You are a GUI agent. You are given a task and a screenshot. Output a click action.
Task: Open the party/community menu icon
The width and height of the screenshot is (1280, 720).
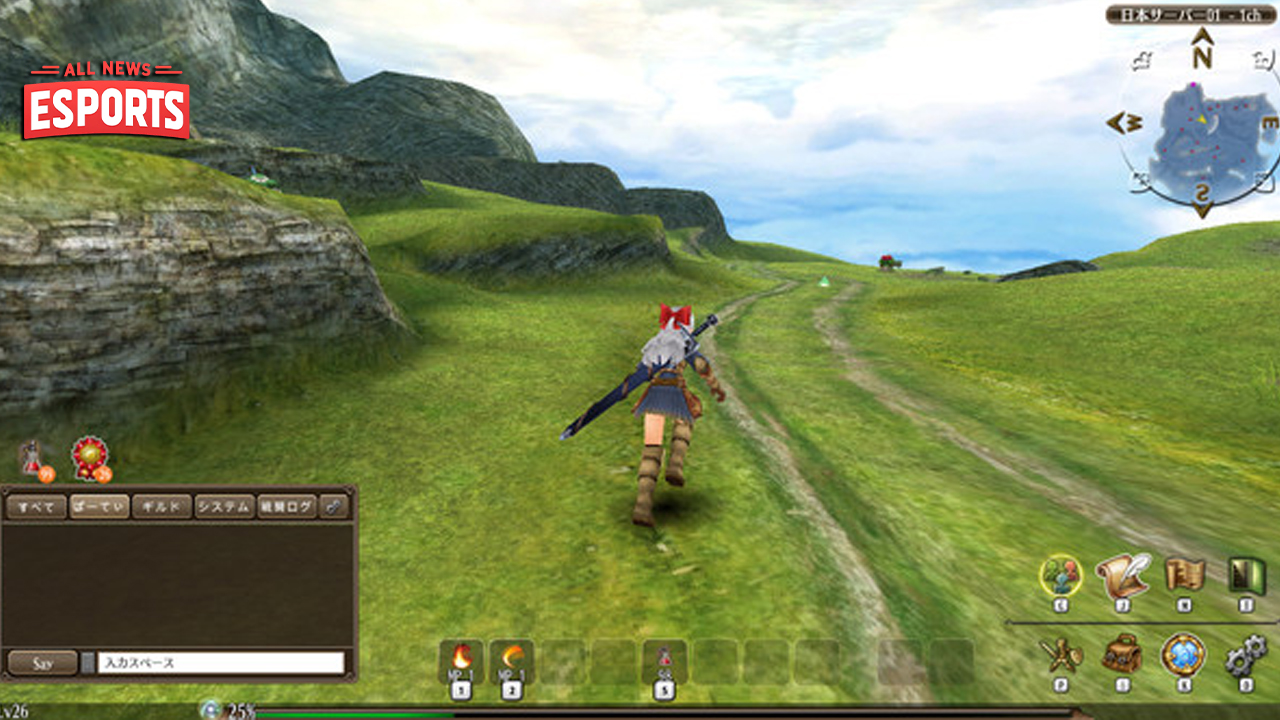point(1062,575)
